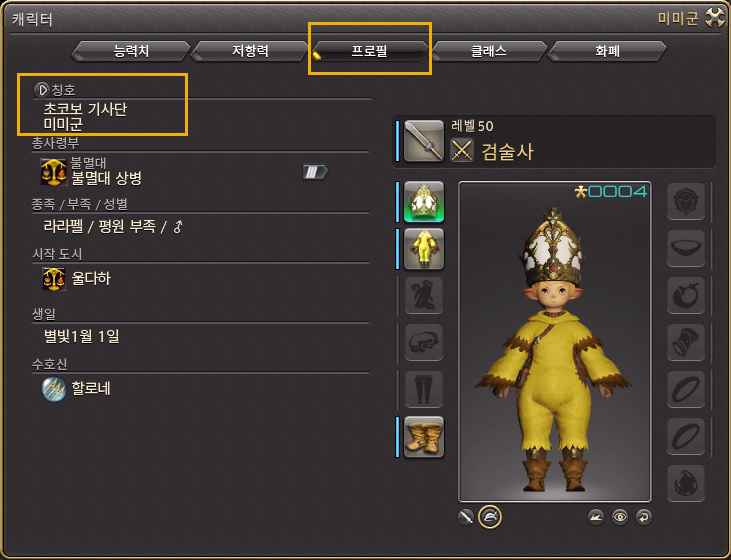This screenshot has width=731, height=560.
Task: Switch to the 능력치 tab
Action: (x=130, y=51)
